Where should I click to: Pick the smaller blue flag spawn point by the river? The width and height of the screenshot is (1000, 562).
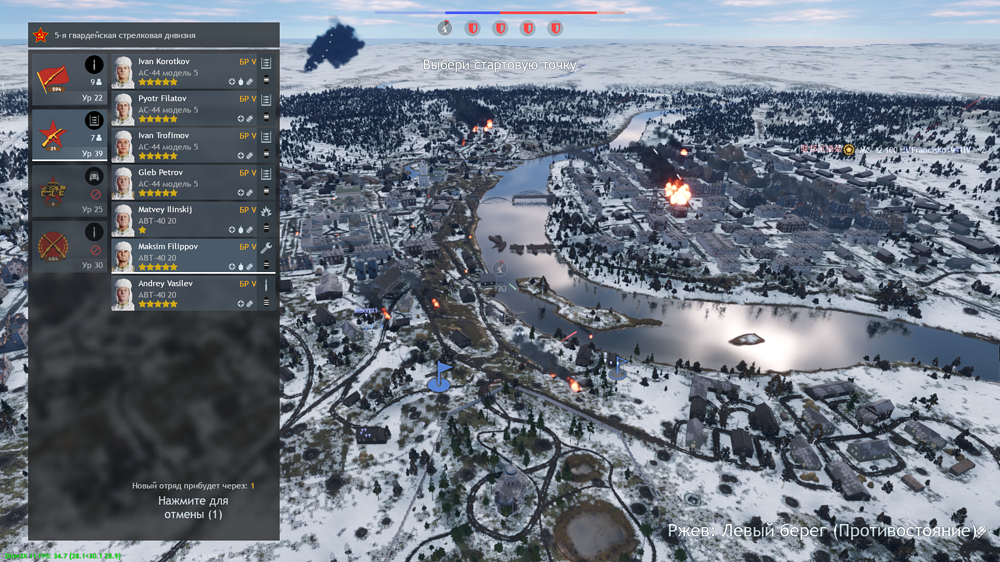(x=617, y=368)
